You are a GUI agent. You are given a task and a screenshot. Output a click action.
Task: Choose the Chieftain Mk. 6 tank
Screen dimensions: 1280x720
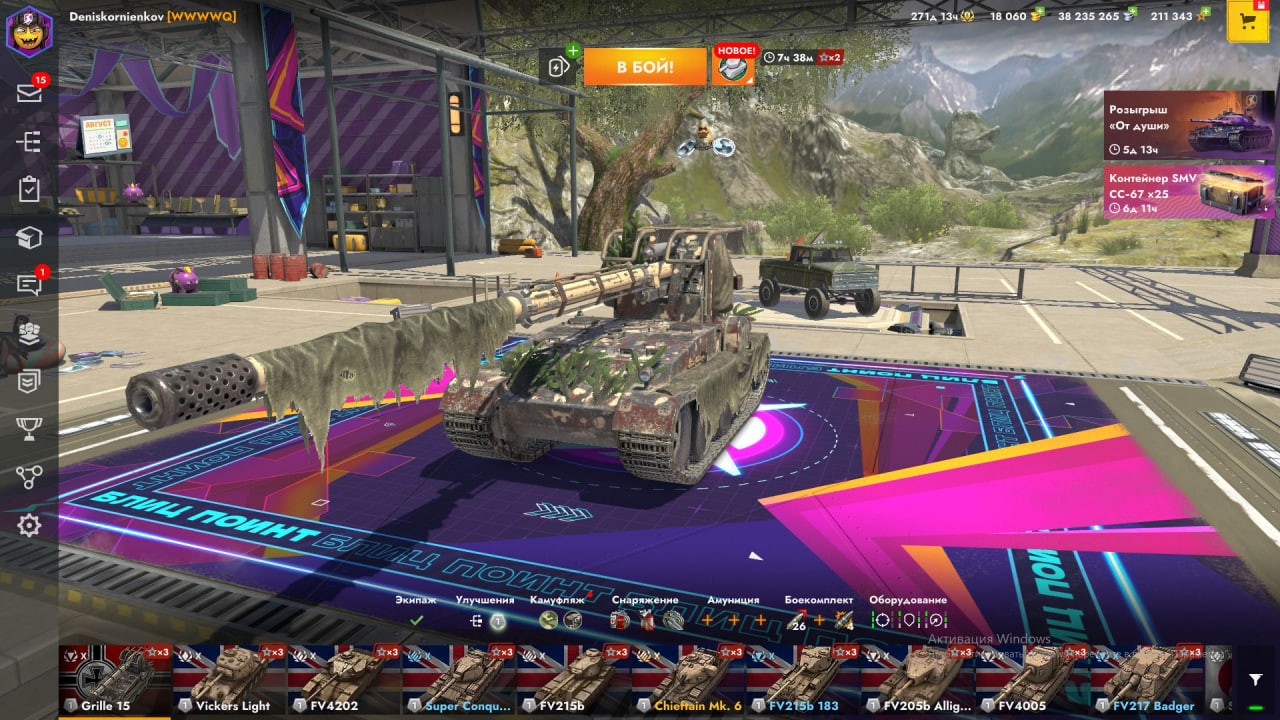click(x=689, y=680)
